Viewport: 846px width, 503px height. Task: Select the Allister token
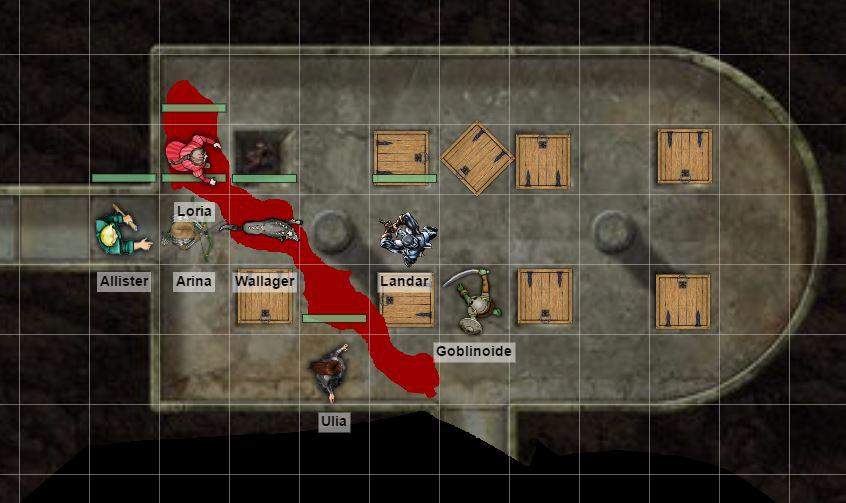122,233
